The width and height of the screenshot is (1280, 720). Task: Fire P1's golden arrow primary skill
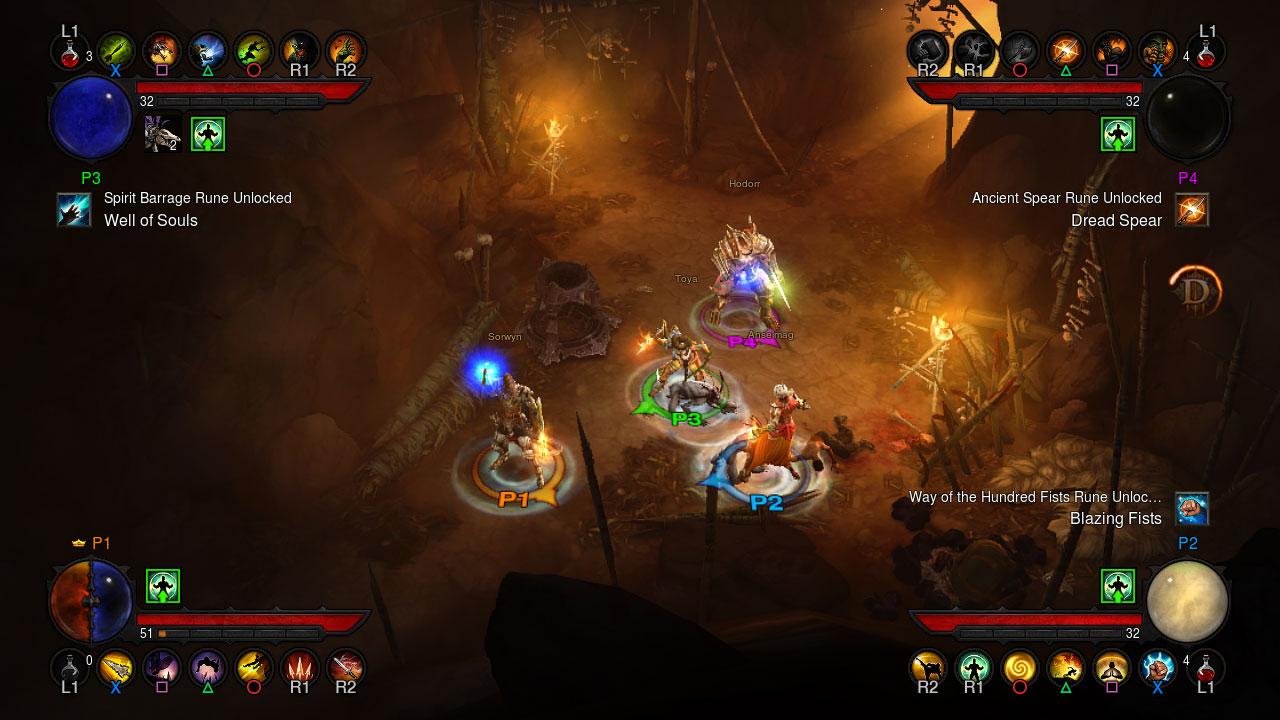tap(115, 667)
